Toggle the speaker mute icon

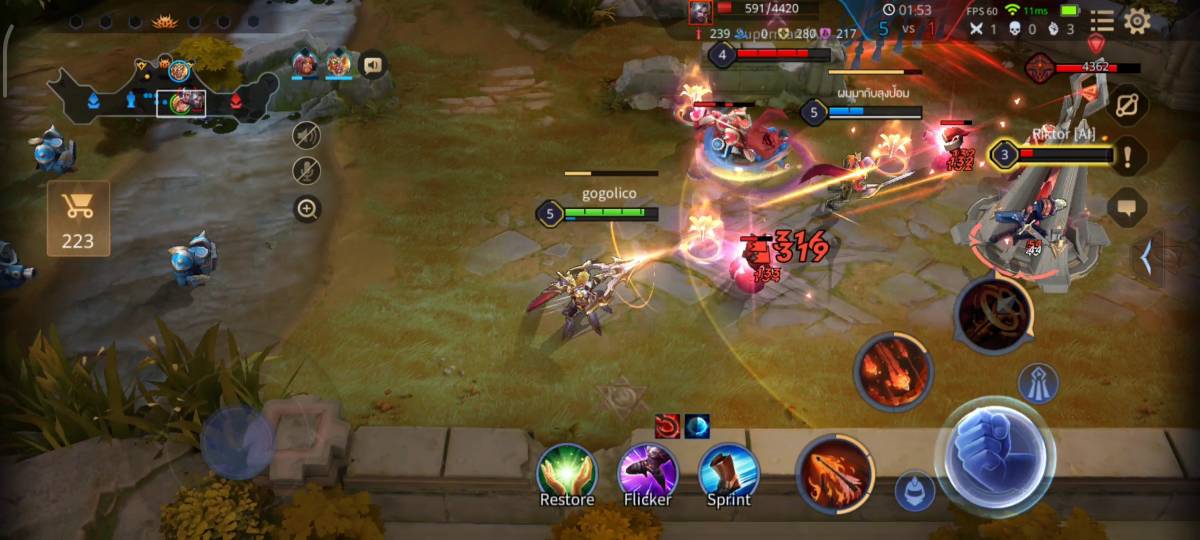click(x=307, y=135)
